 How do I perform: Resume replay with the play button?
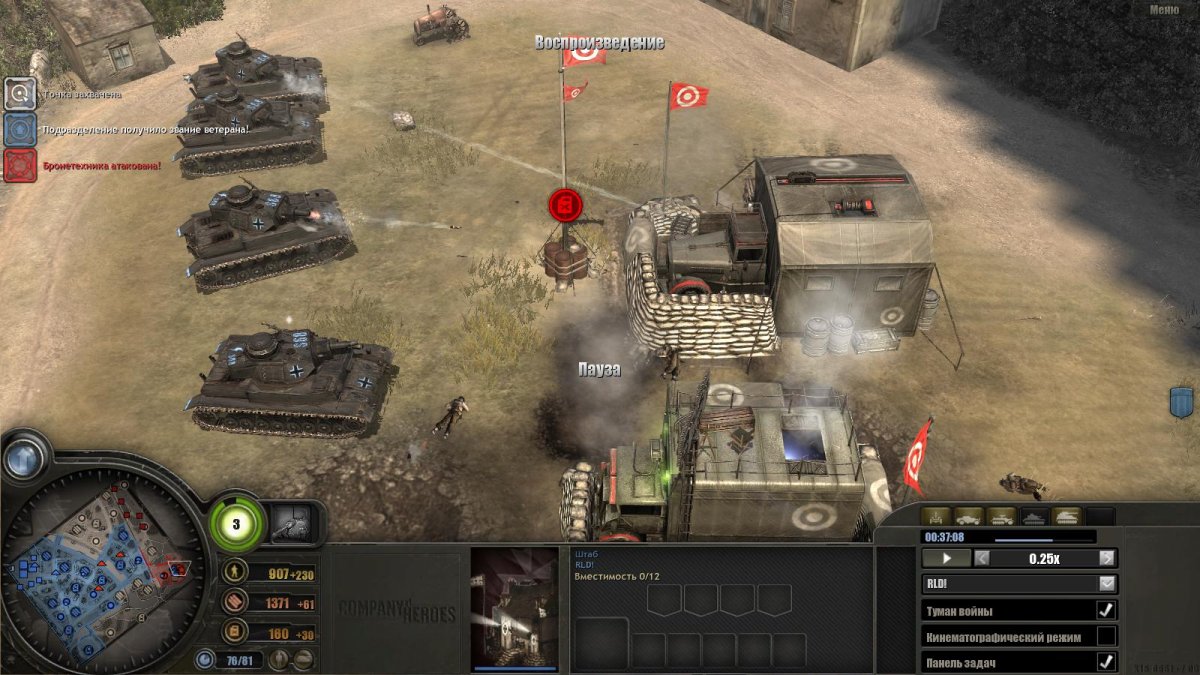point(946,559)
